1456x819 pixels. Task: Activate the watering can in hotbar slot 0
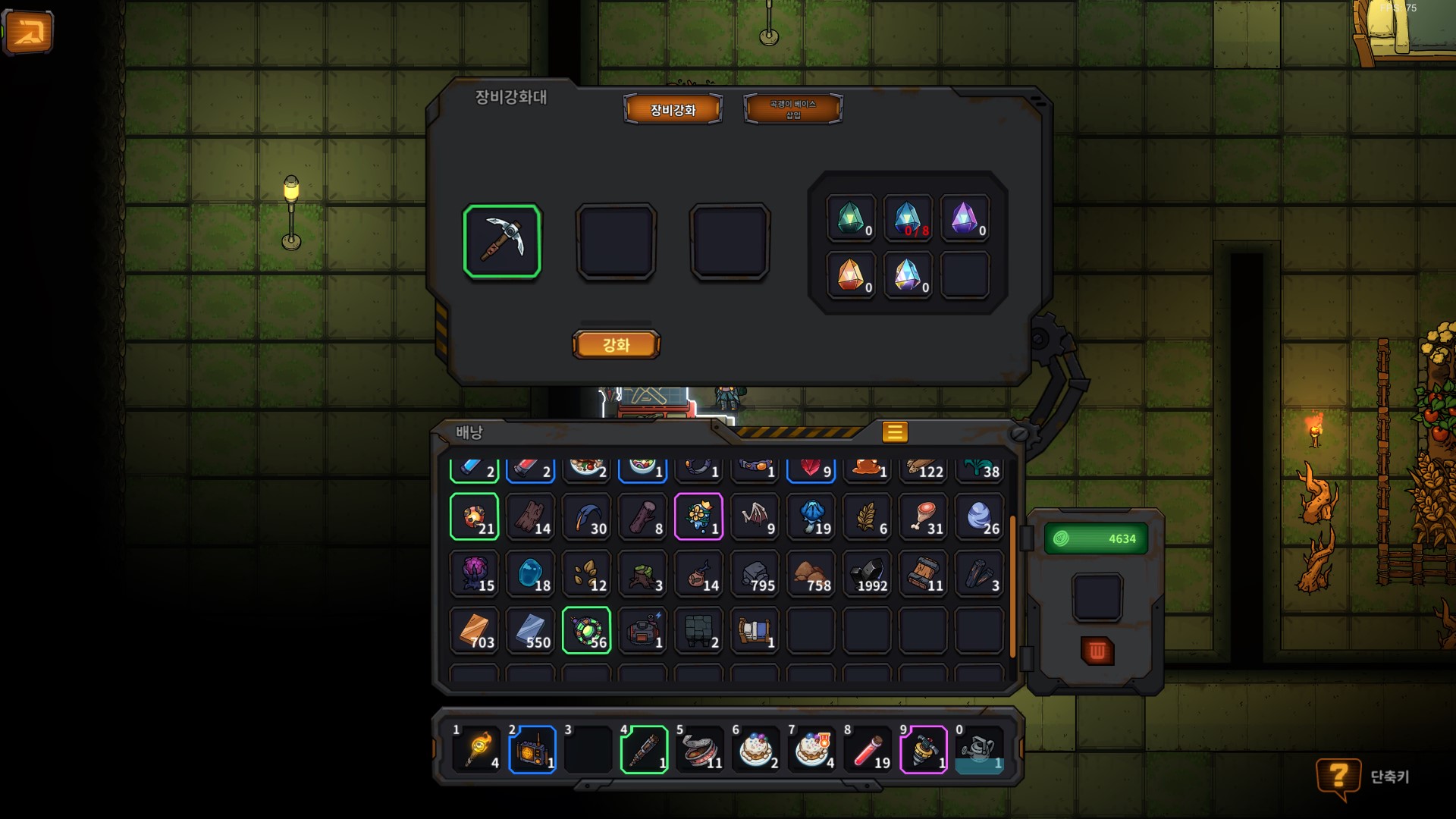(980, 750)
